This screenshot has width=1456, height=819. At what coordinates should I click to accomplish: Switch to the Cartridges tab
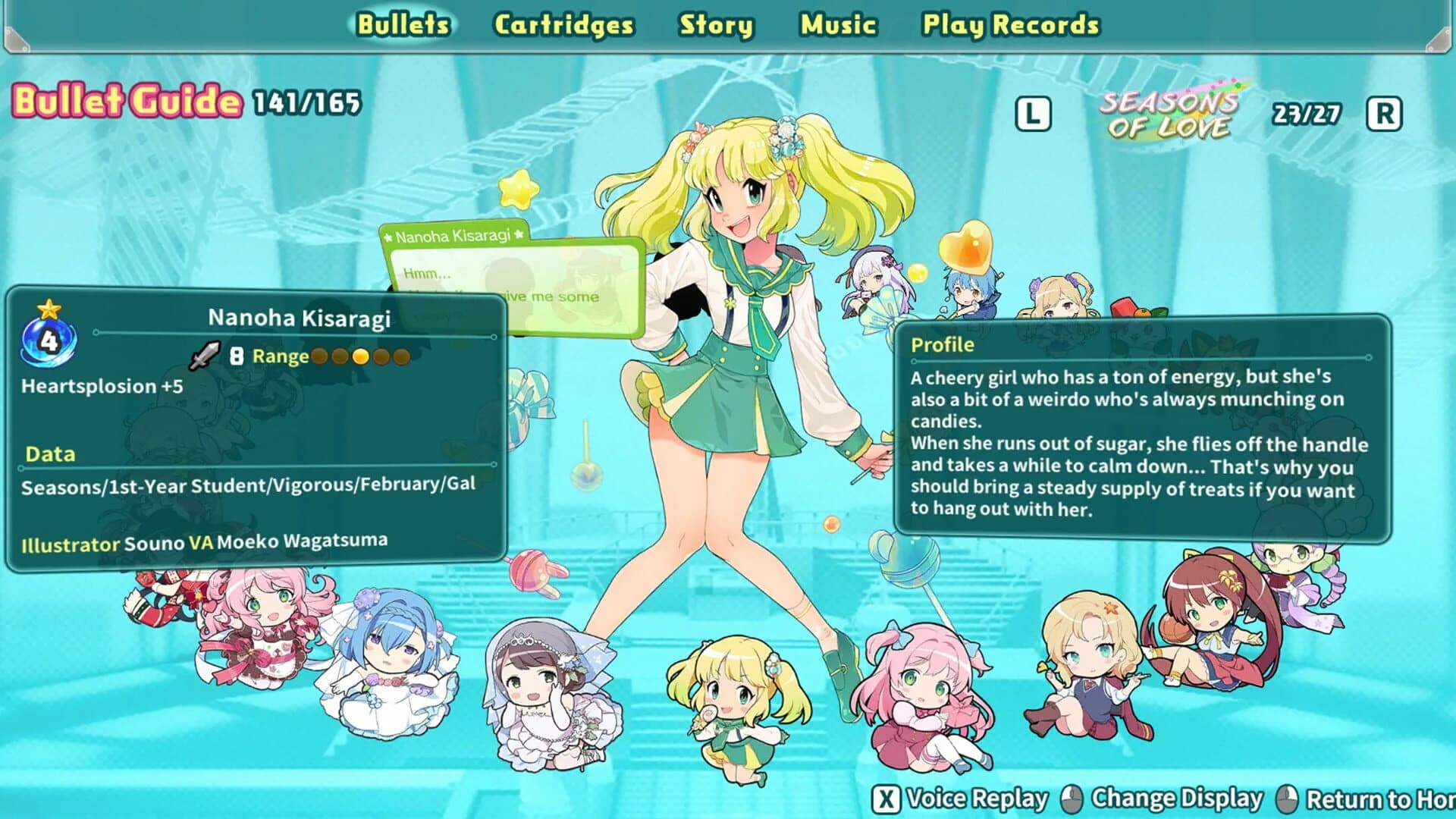[x=564, y=24]
